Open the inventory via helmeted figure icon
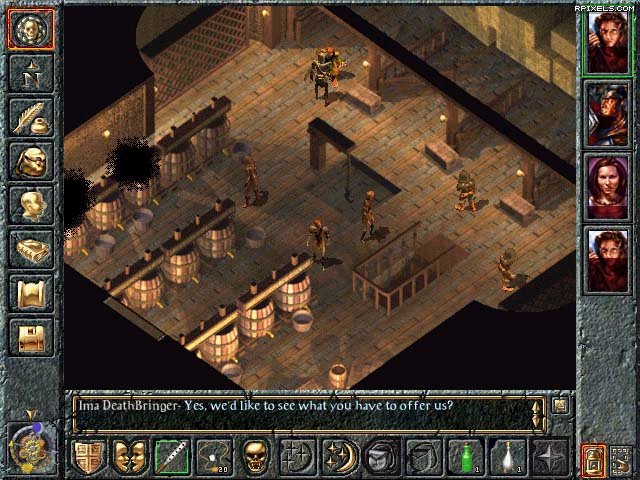 (x=30, y=162)
